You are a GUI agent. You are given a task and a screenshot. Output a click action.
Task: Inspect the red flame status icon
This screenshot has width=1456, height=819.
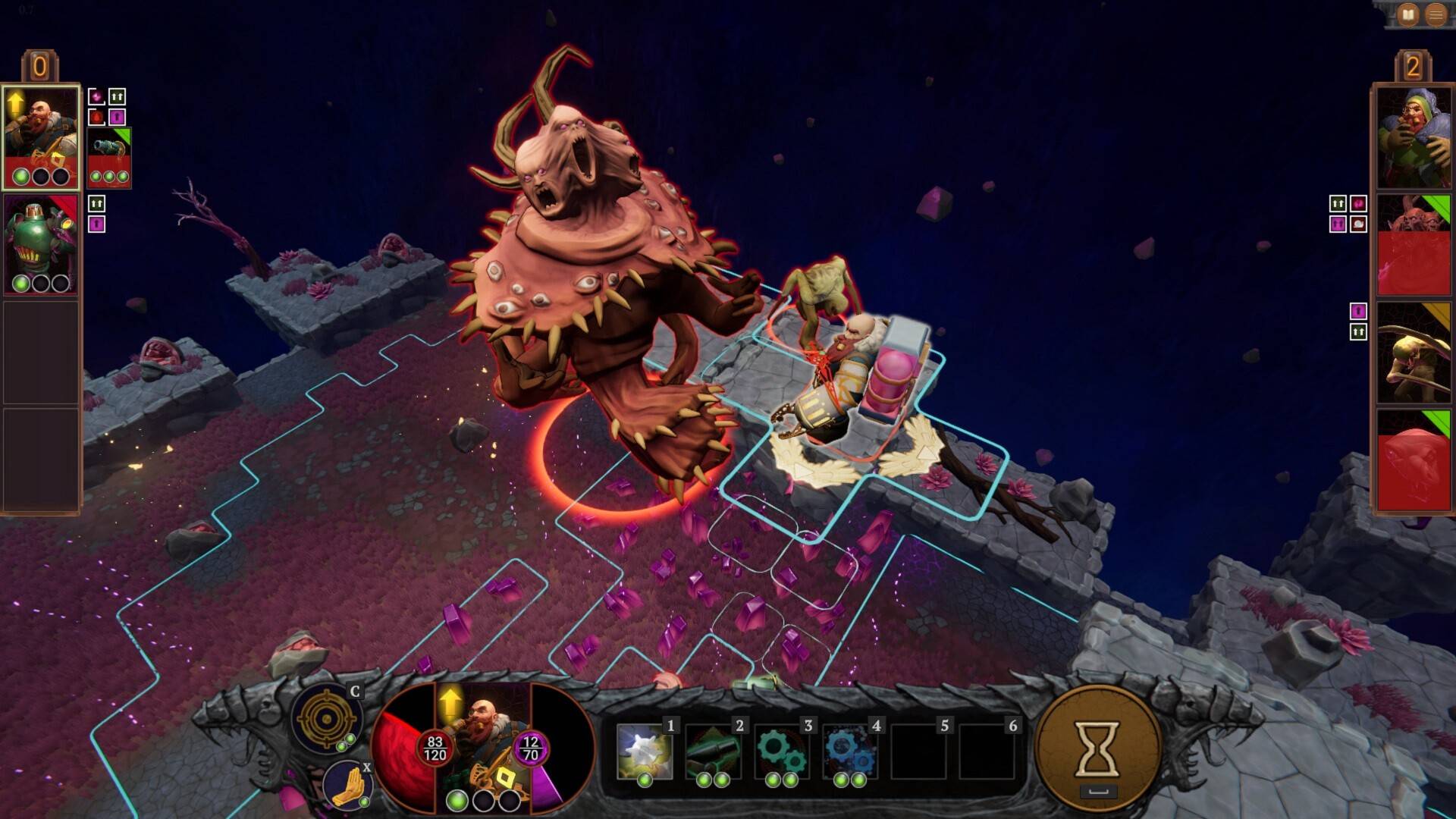click(x=96, y=118)
